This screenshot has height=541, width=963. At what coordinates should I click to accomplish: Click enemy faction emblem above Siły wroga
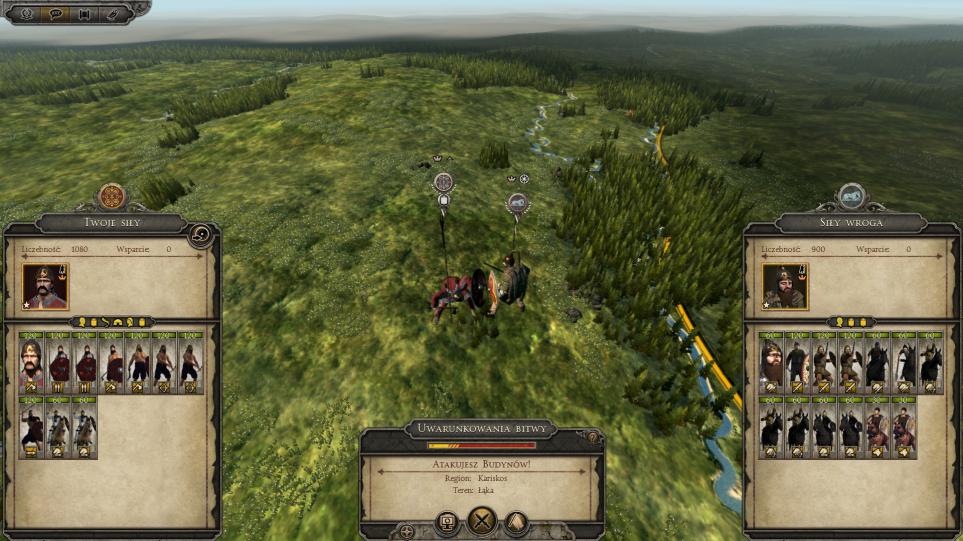click(852, 196)
